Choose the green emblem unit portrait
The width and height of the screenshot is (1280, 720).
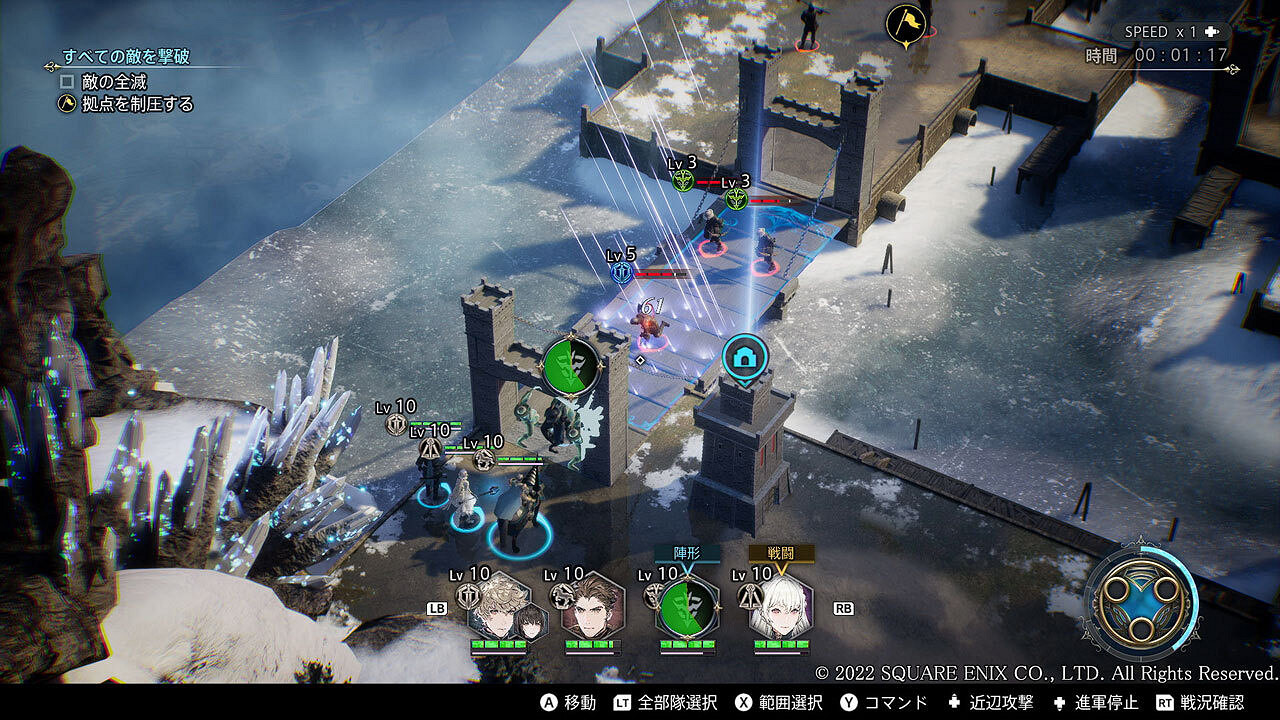tap(687, 607)
